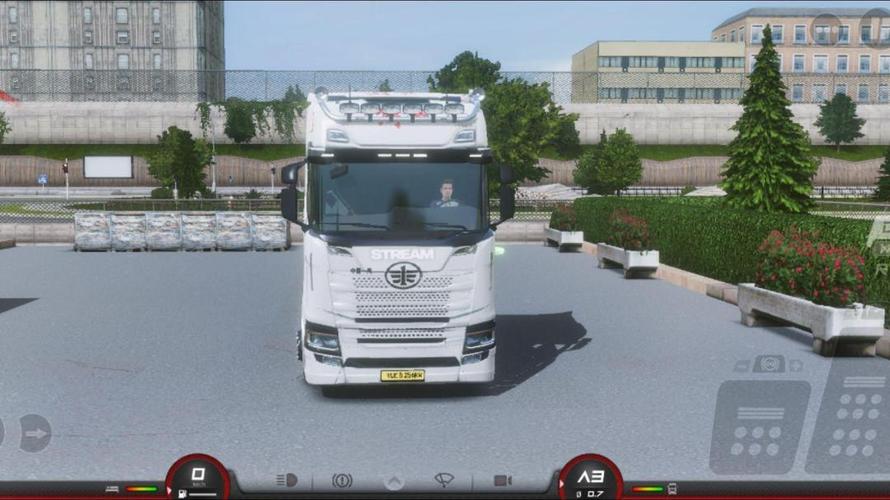Expand the dashboard with the up arrow
The image size is (890, 500).
tap(394, 481)
